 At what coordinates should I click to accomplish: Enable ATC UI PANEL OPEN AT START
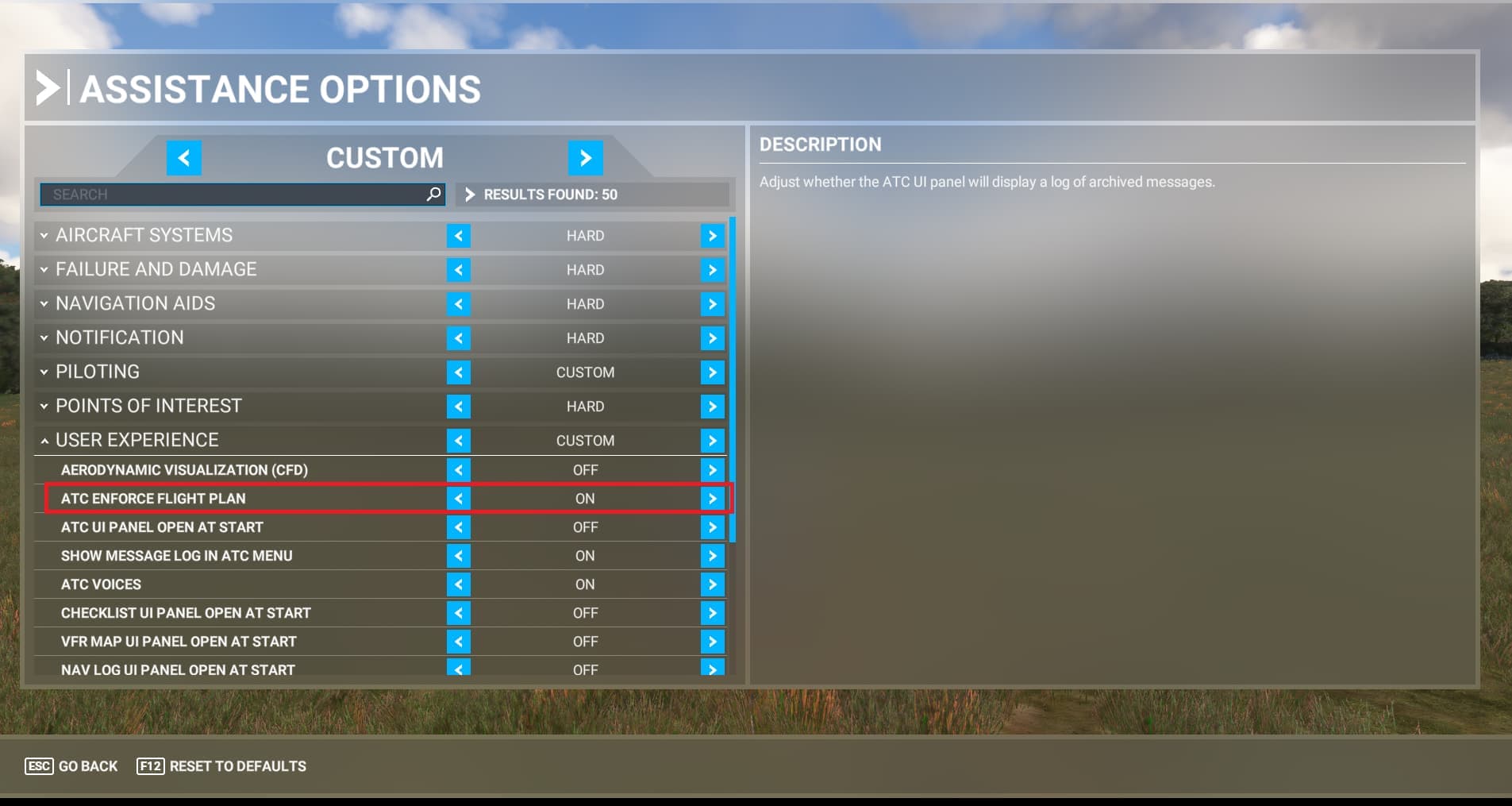(712, 526)
